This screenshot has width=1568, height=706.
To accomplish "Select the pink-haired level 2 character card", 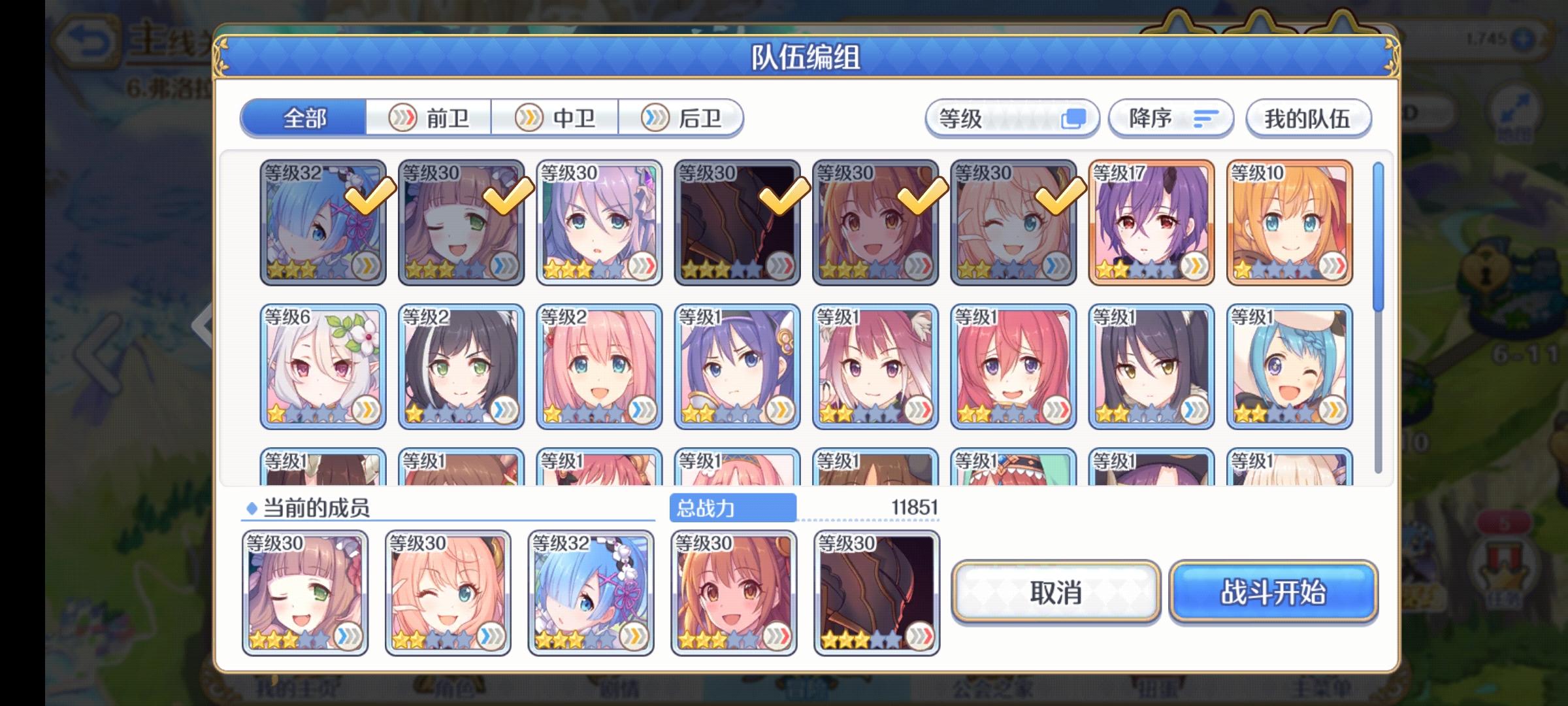I will tap(598, 366).
